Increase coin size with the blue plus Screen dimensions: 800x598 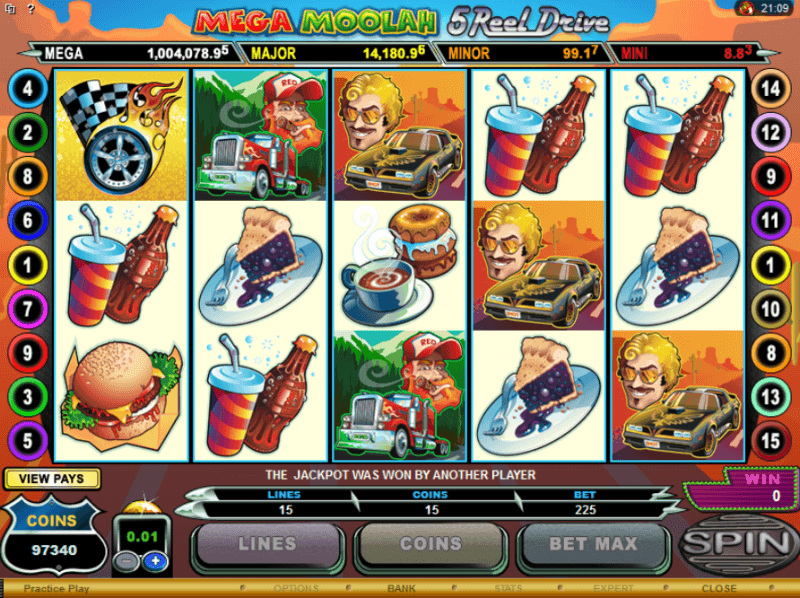(155, 561)
